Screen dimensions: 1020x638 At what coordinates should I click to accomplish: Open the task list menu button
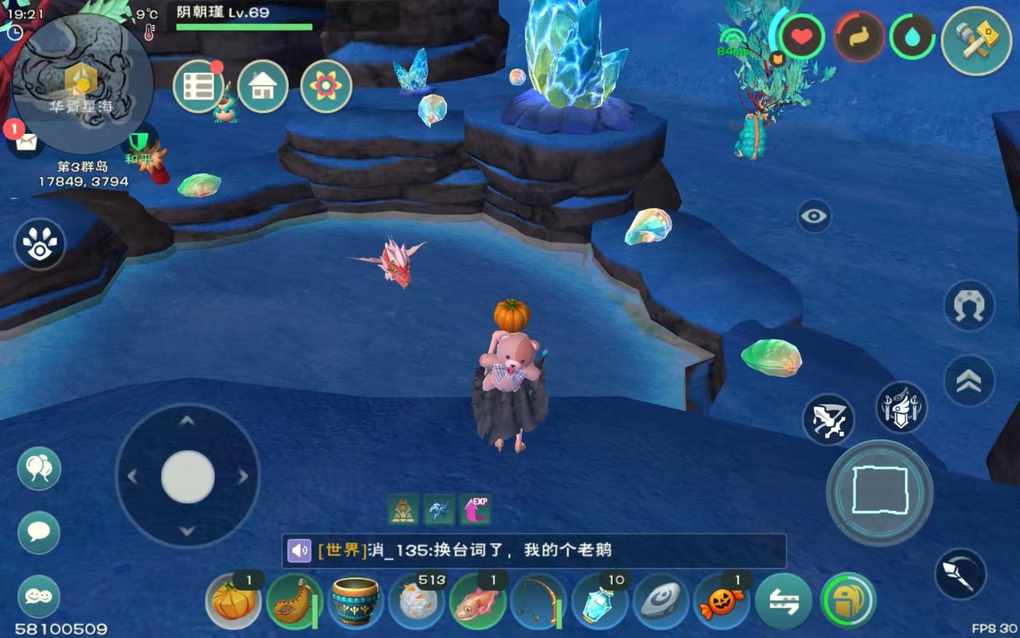click(198, 87)
